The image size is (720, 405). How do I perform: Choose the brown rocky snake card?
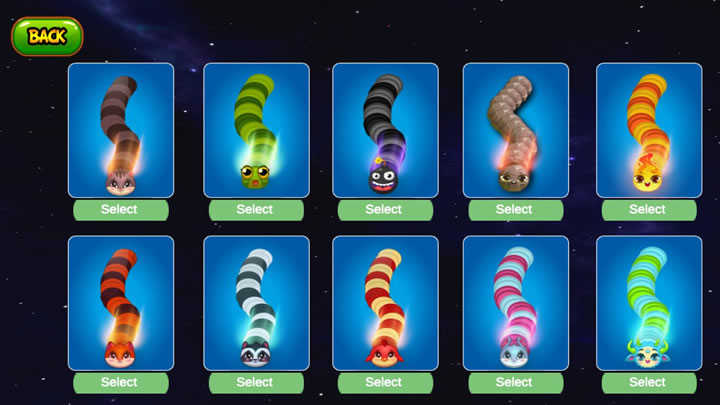[x=515, y=130]
